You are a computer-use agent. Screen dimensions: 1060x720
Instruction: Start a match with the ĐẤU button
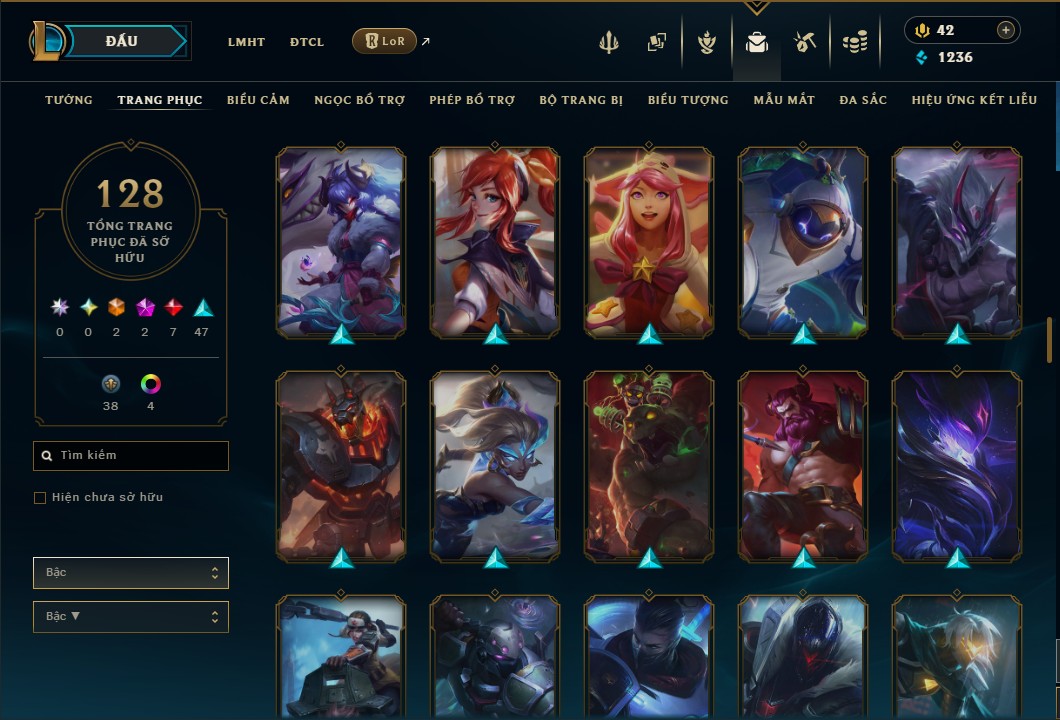121,41
